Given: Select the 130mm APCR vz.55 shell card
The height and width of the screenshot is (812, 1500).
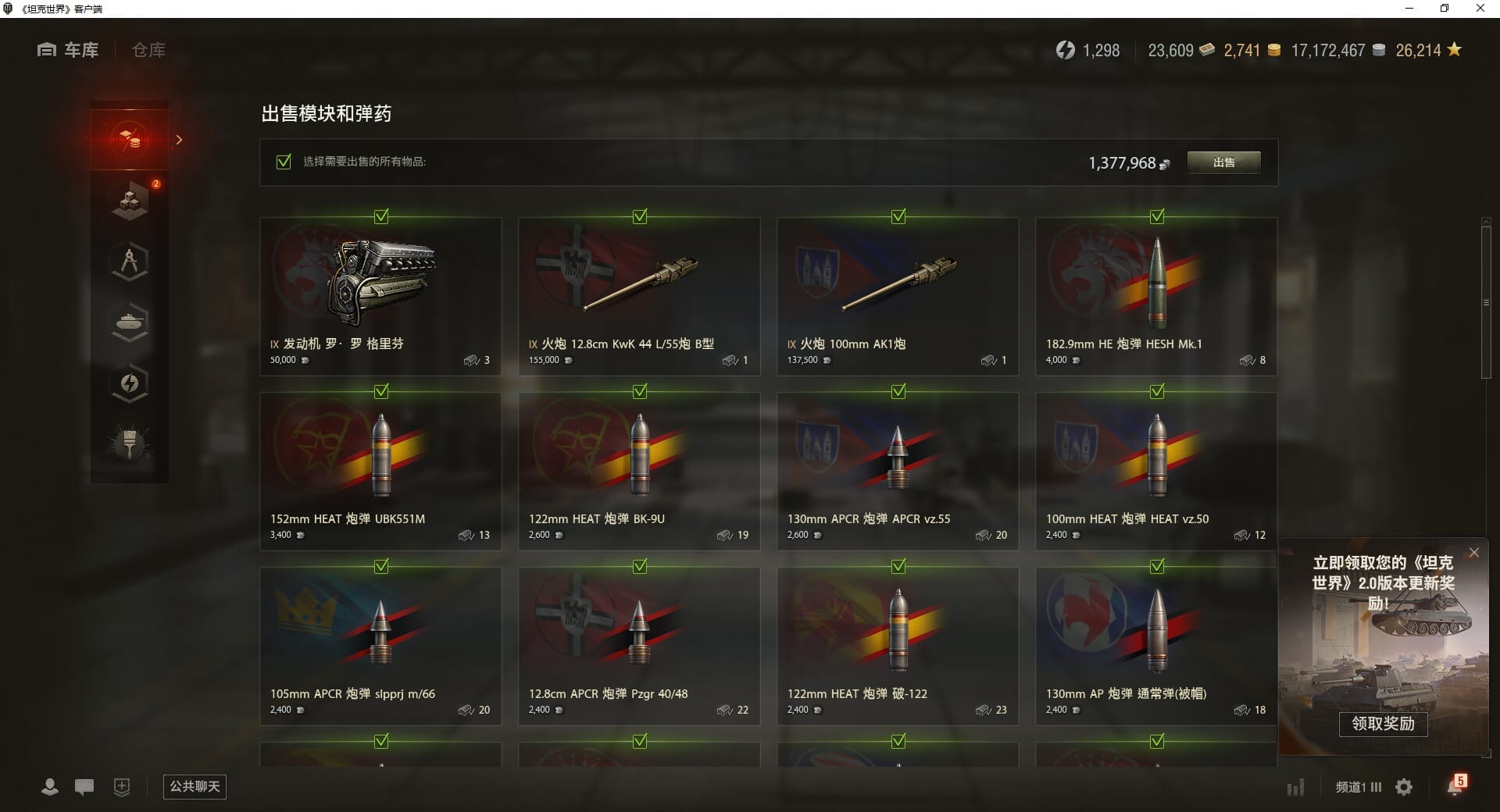Looking at the screenshot, I should (x=898, y=472).
